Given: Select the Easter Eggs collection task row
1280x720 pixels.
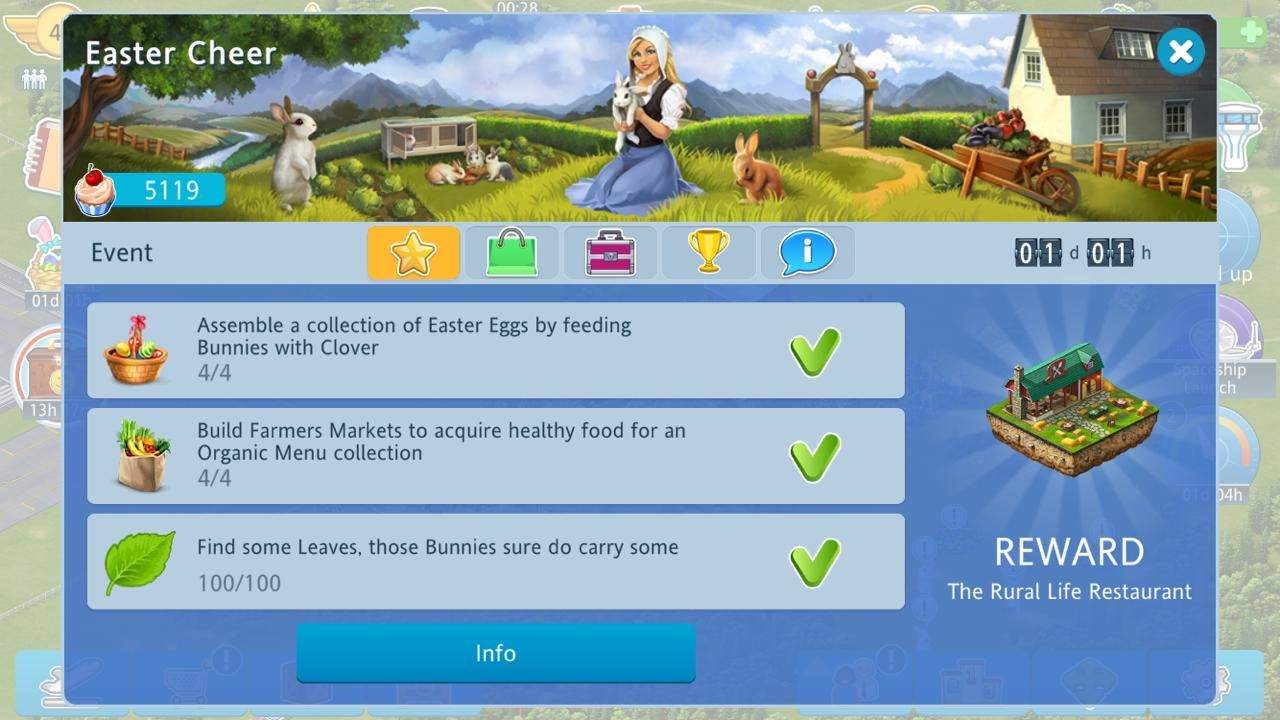Looking at the screenshot, I should pos(495,351).
